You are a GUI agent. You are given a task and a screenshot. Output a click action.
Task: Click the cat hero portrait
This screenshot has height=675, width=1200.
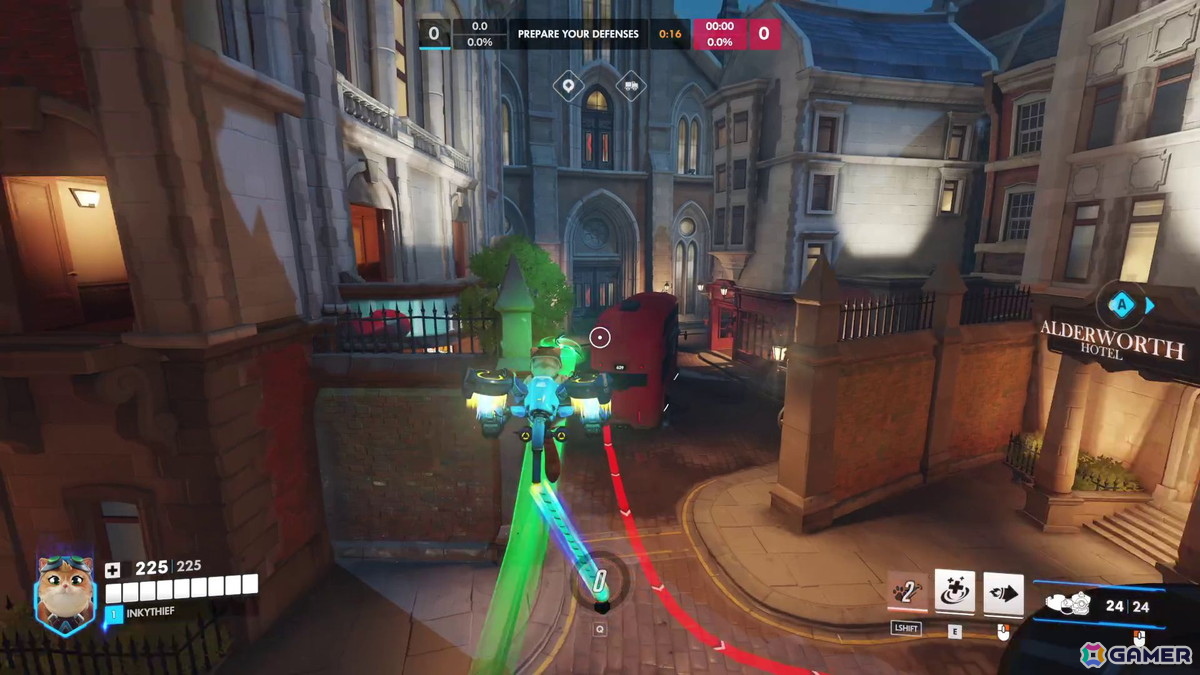(66, 594)
